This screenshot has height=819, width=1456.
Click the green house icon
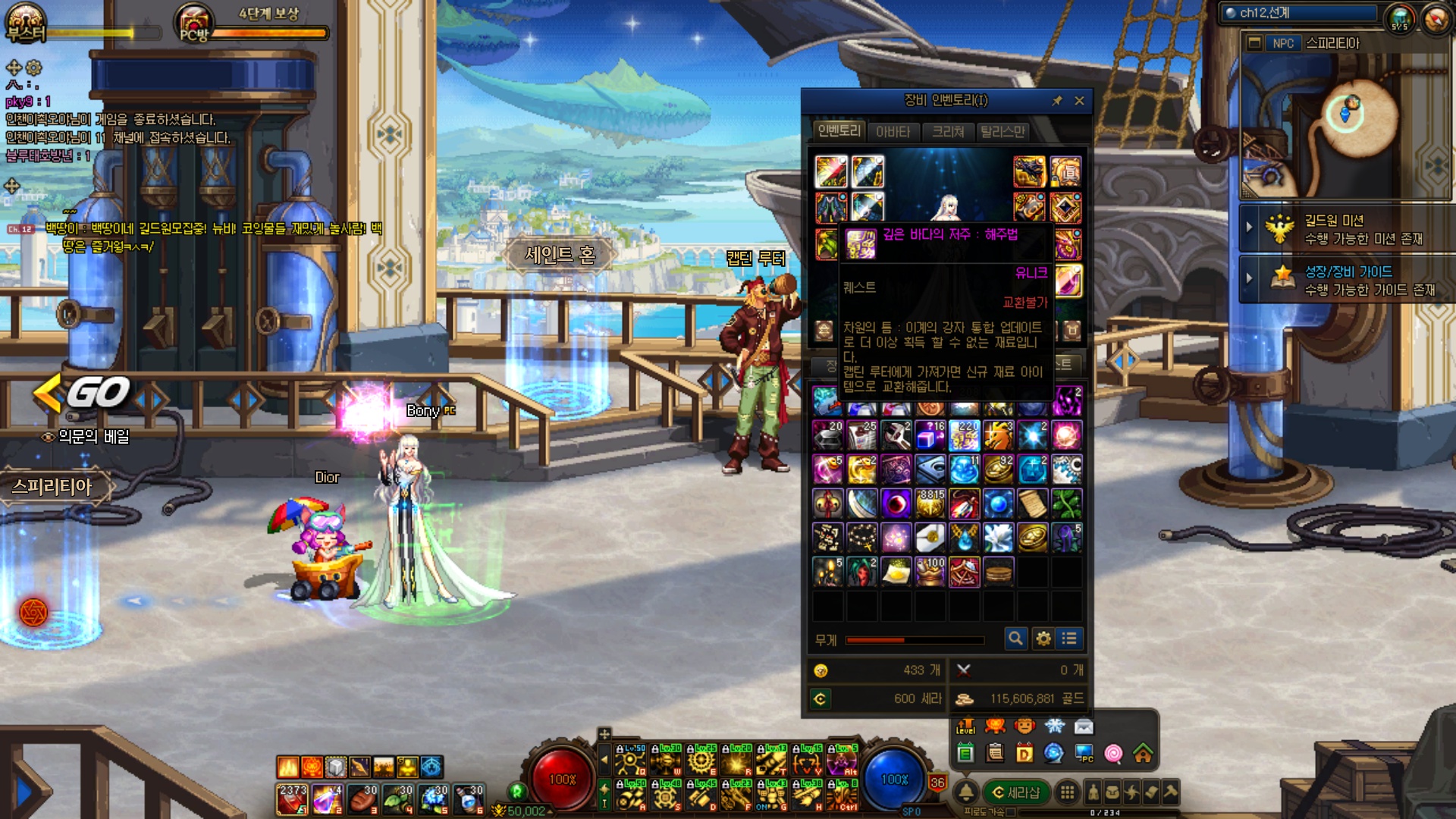1143,753
